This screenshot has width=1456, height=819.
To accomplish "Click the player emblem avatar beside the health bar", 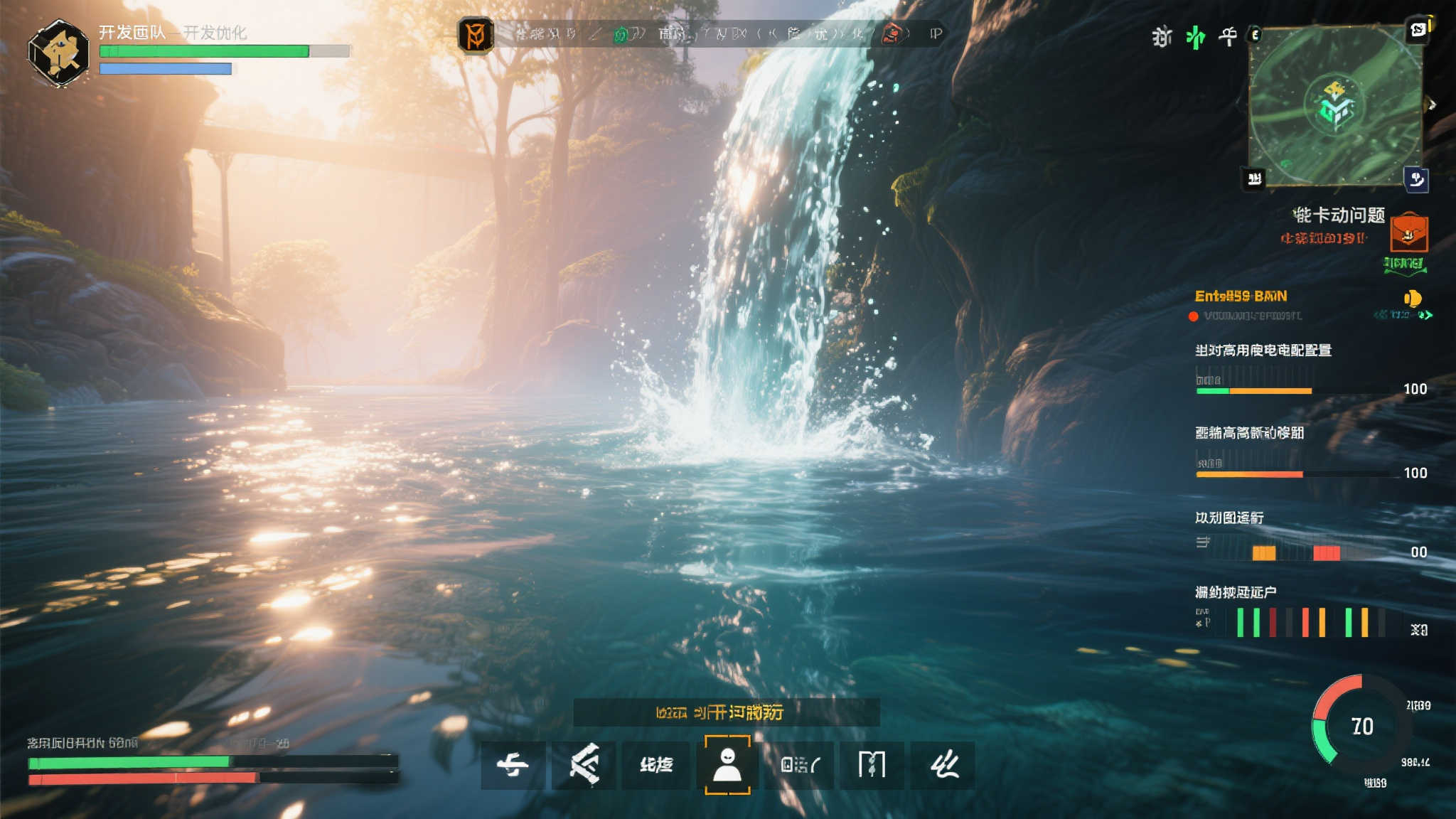I will (58, 53).
